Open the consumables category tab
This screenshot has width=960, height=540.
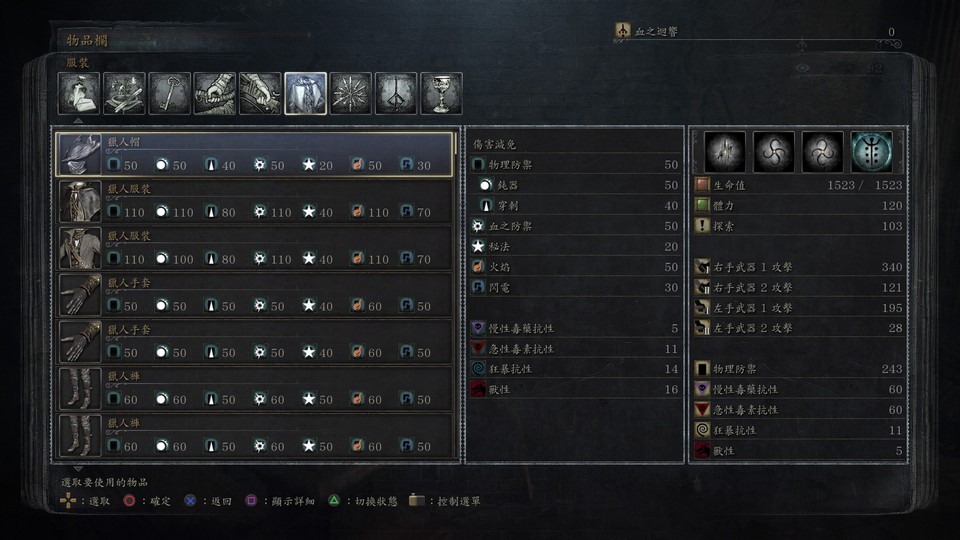78,93
